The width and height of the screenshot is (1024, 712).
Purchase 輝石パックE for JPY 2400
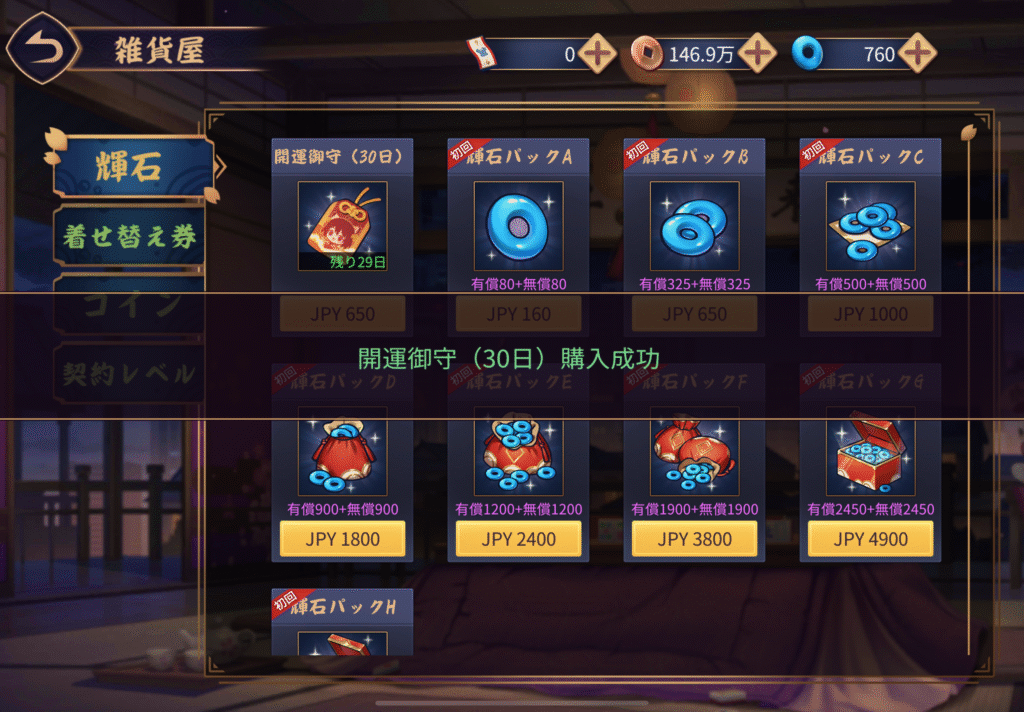518,539
